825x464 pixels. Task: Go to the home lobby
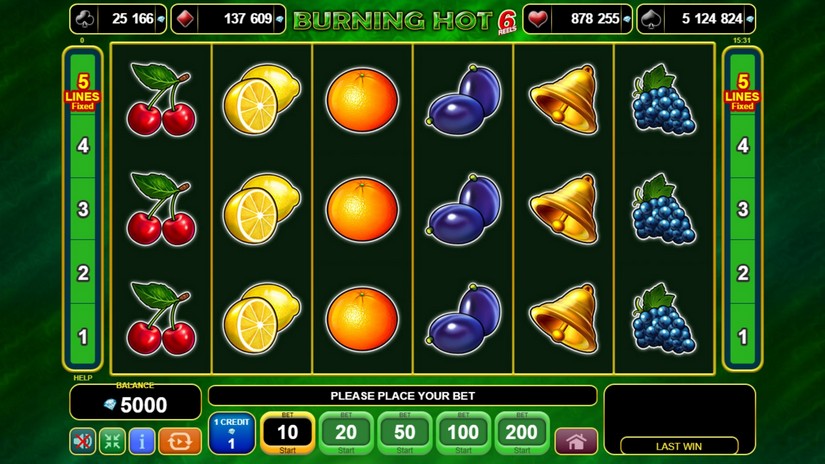coord(575,441)
